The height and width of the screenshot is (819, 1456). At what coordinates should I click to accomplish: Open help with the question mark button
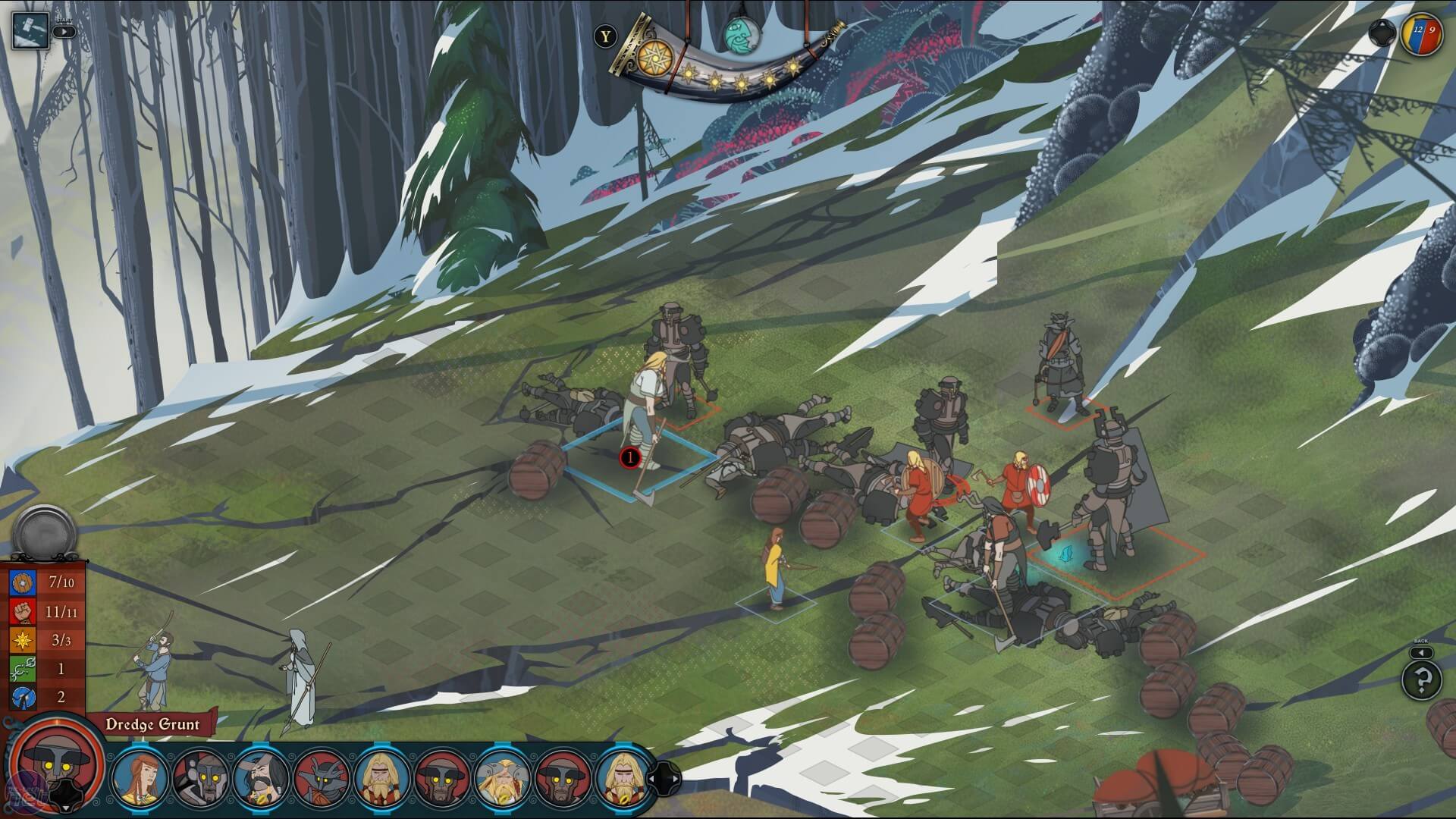[1421, 679]
